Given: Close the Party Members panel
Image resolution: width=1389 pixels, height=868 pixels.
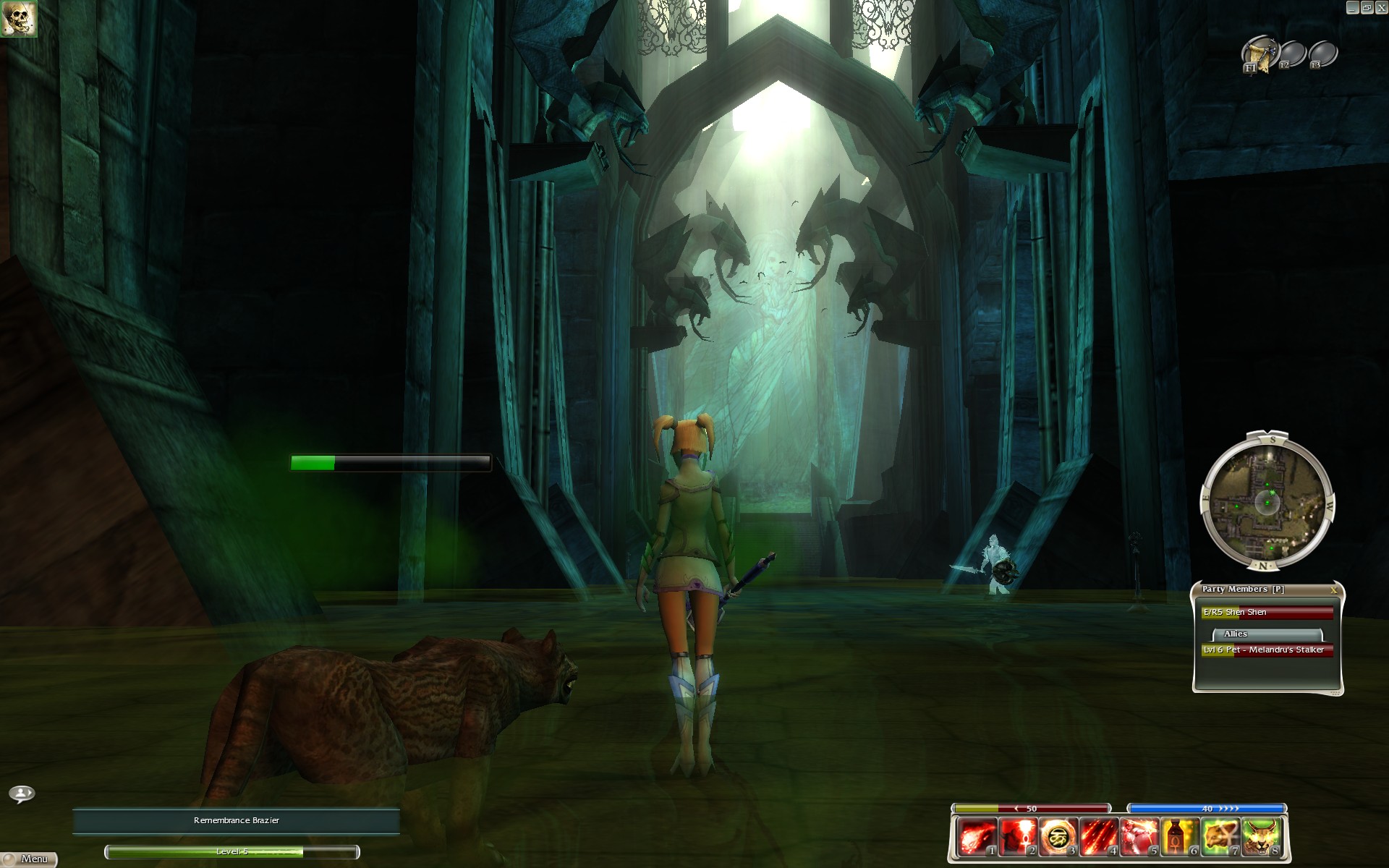Looking at the screenshot, I should 1333,590.
